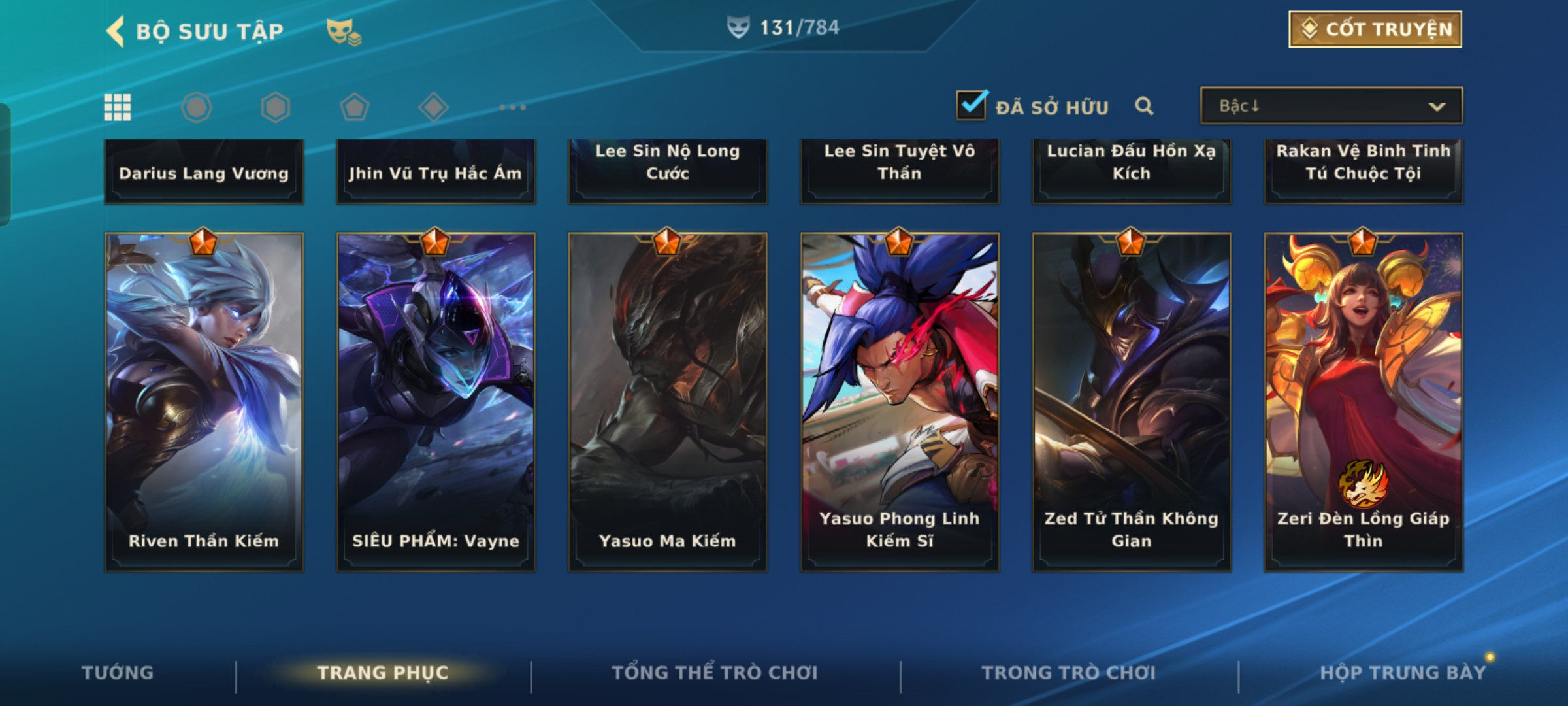
Task: Choose the Yasuo Ma Kiếm skin
Action: [x=668, y=402]
